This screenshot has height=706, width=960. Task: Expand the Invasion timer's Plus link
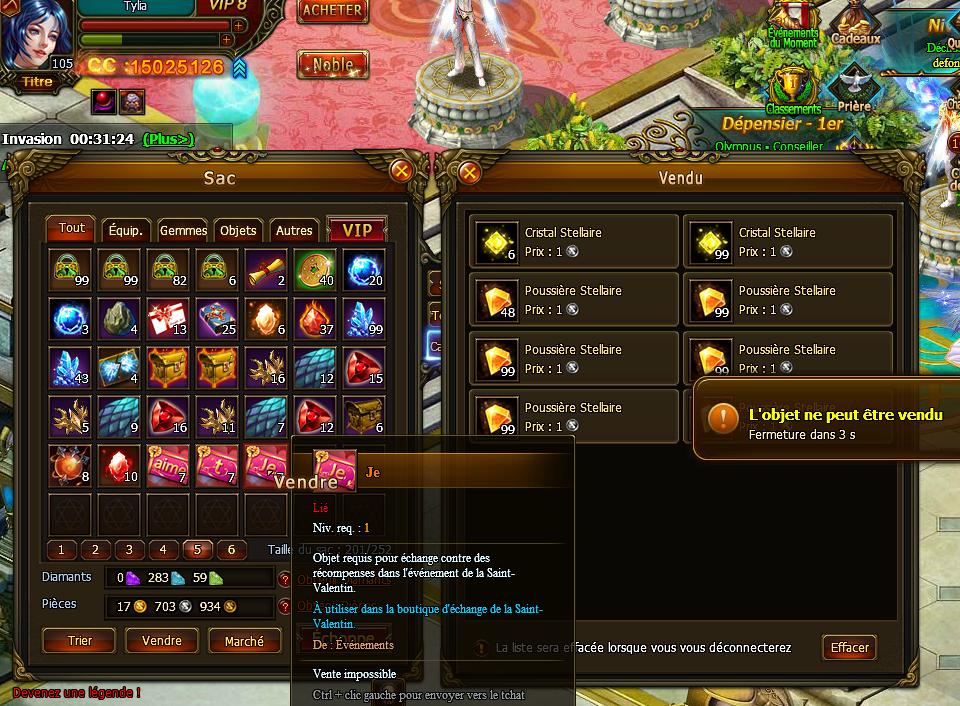click(x=168, y=139)
